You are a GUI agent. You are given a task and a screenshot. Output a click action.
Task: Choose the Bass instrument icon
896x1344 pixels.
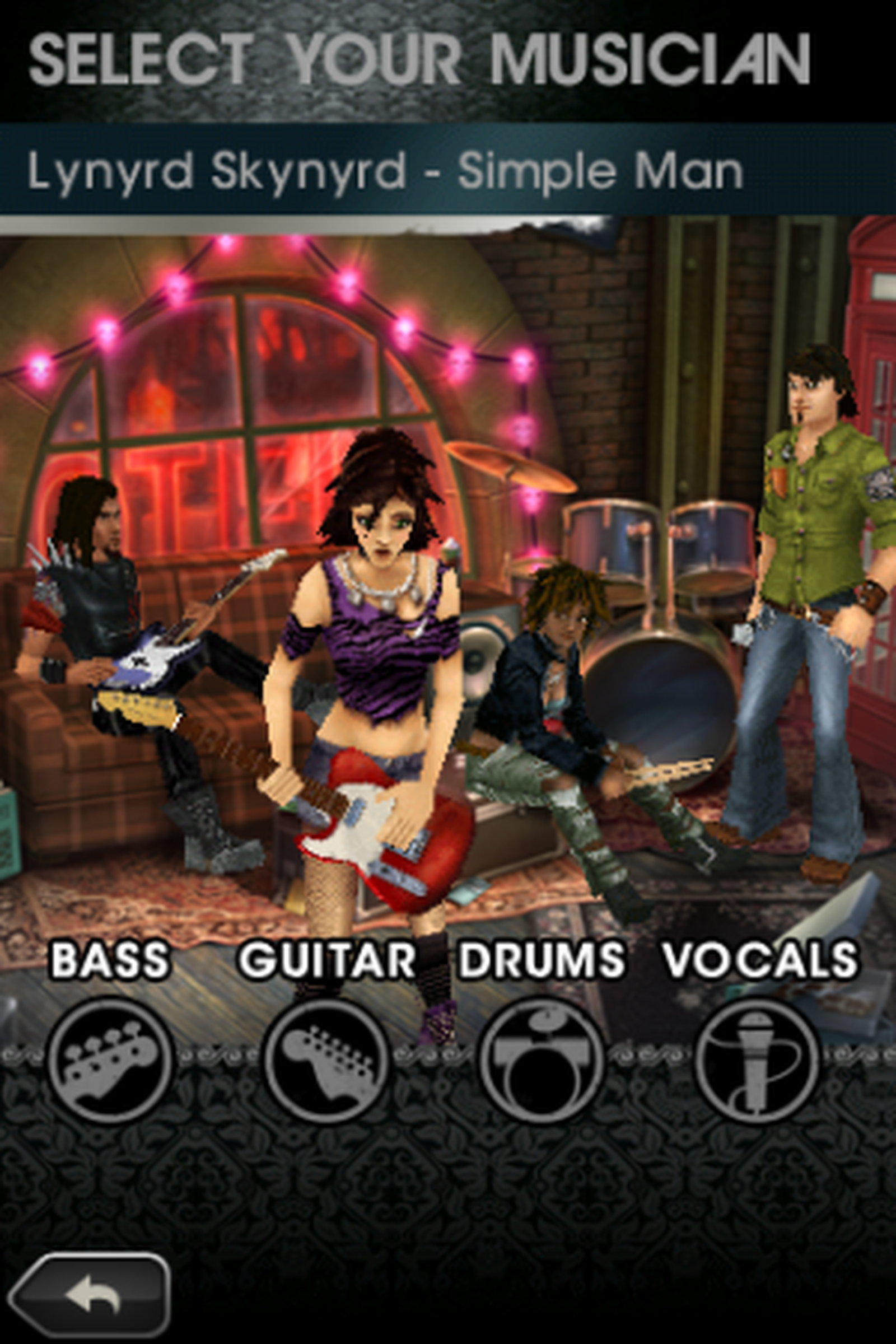tap(110, 1061)
